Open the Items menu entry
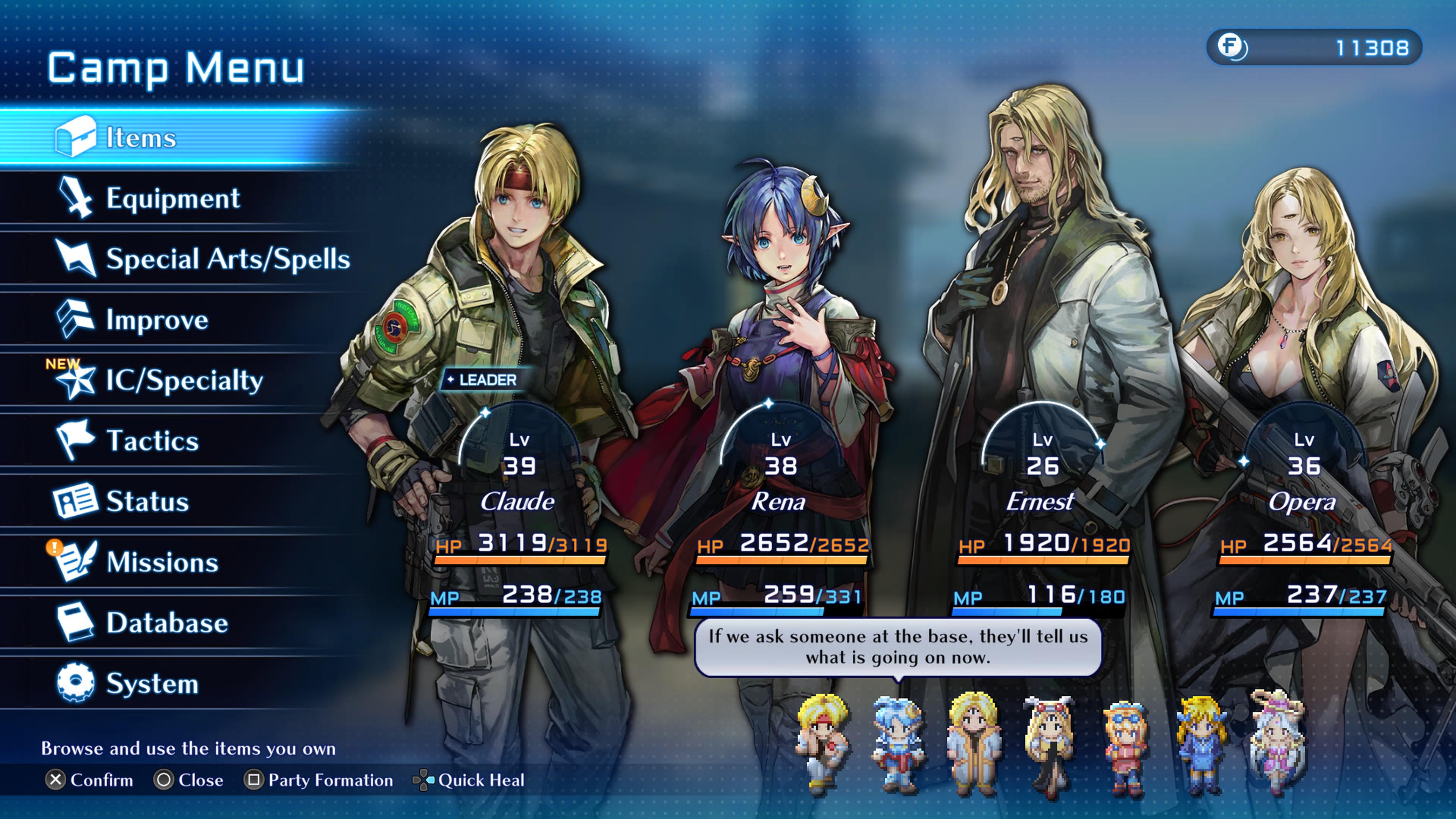 (x=141, y=137)
